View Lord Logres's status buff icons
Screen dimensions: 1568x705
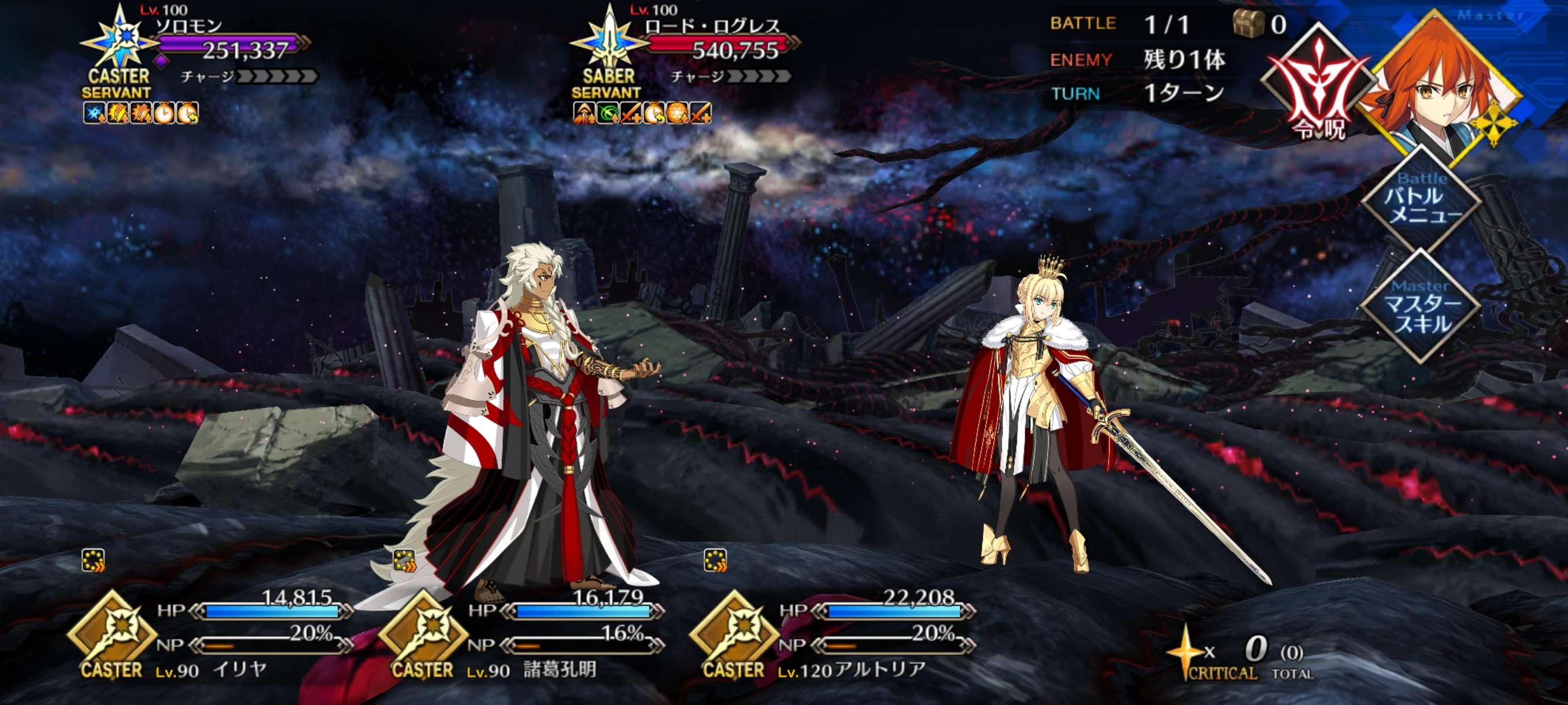click(x=642, y=113)
